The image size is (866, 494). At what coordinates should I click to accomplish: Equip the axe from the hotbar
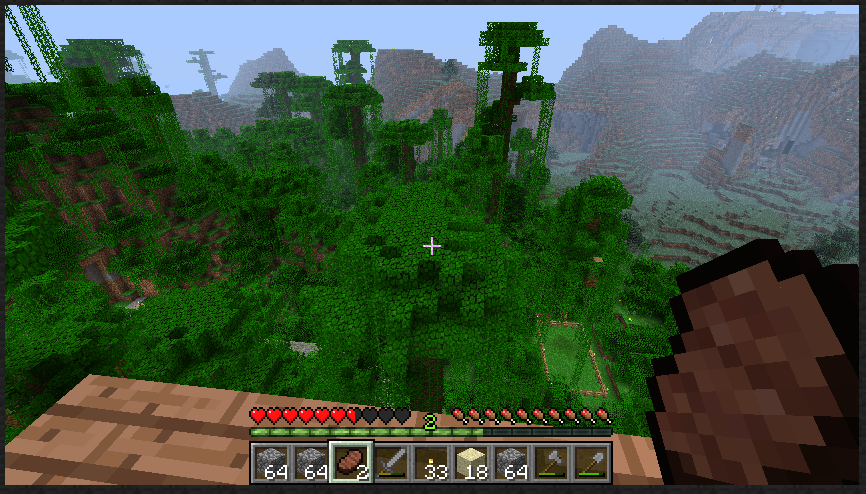coord(550,462)
